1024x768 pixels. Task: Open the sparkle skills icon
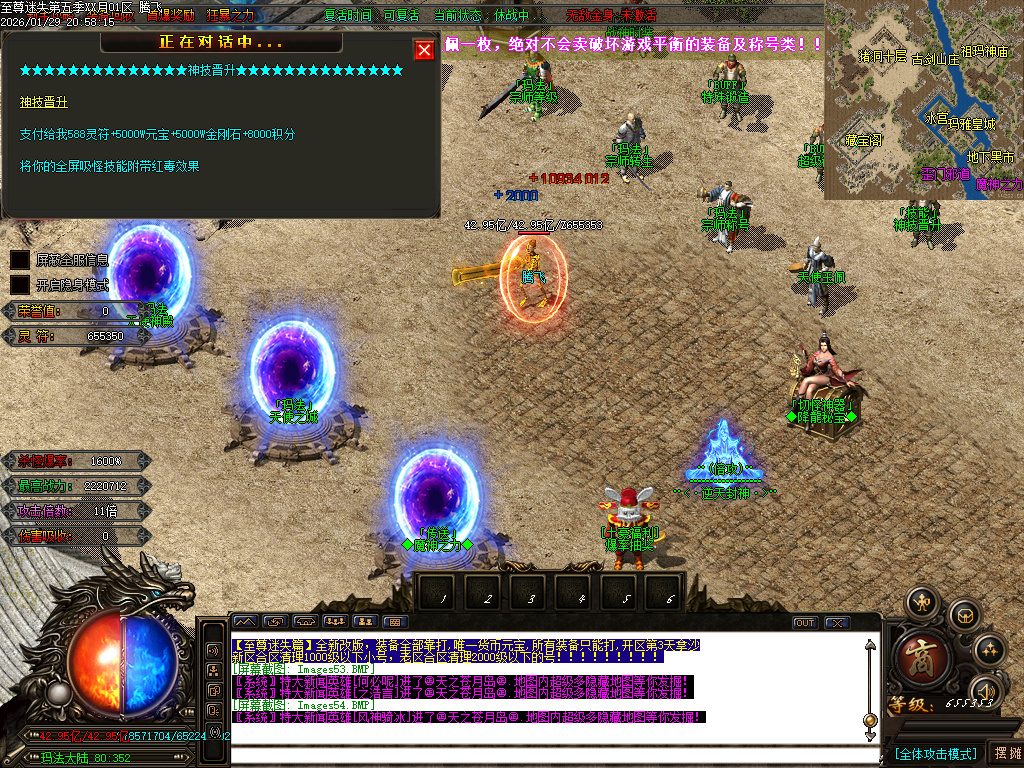[989, 649]
